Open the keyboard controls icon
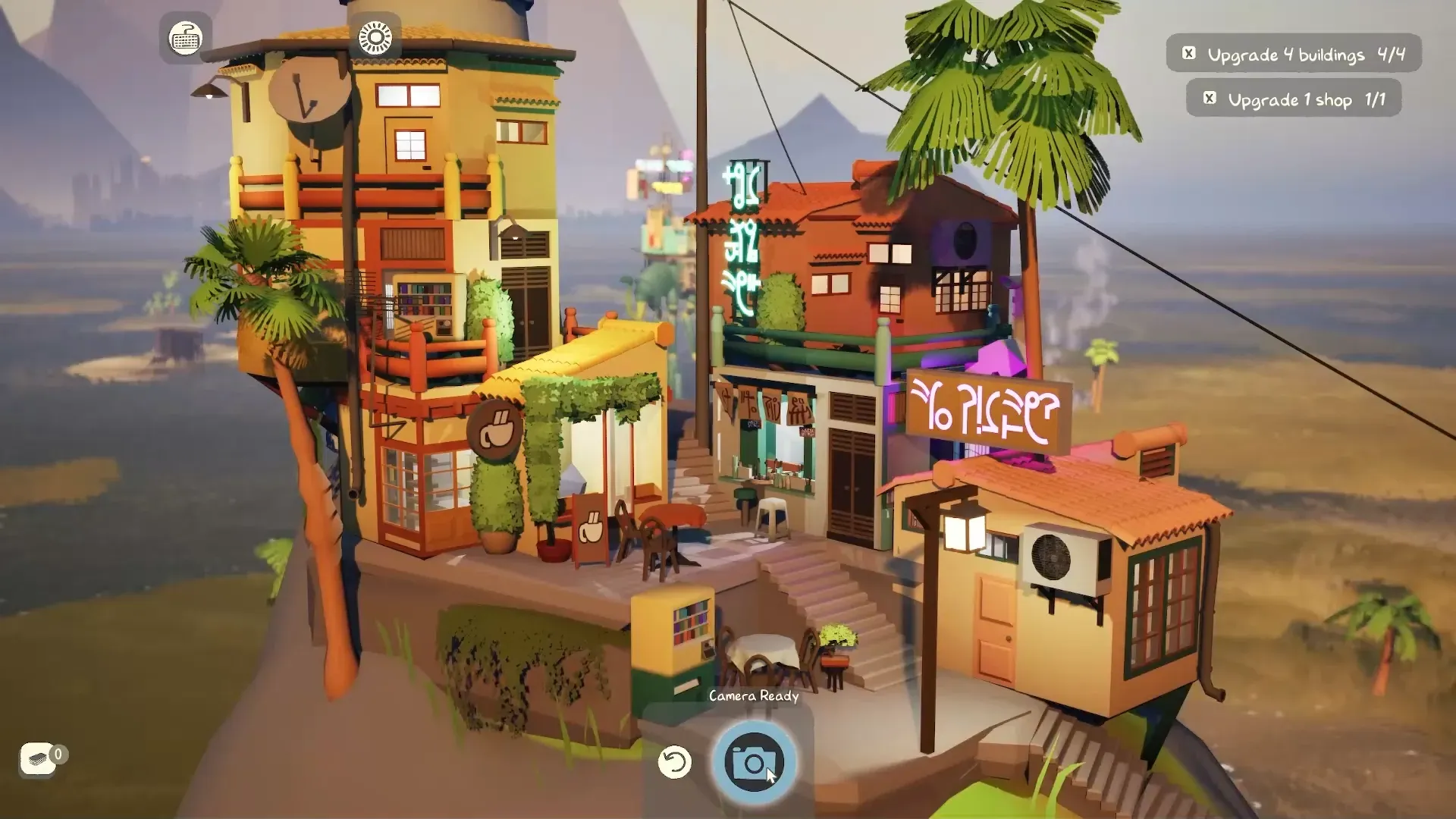1456x819 pixels. (185, 37)
